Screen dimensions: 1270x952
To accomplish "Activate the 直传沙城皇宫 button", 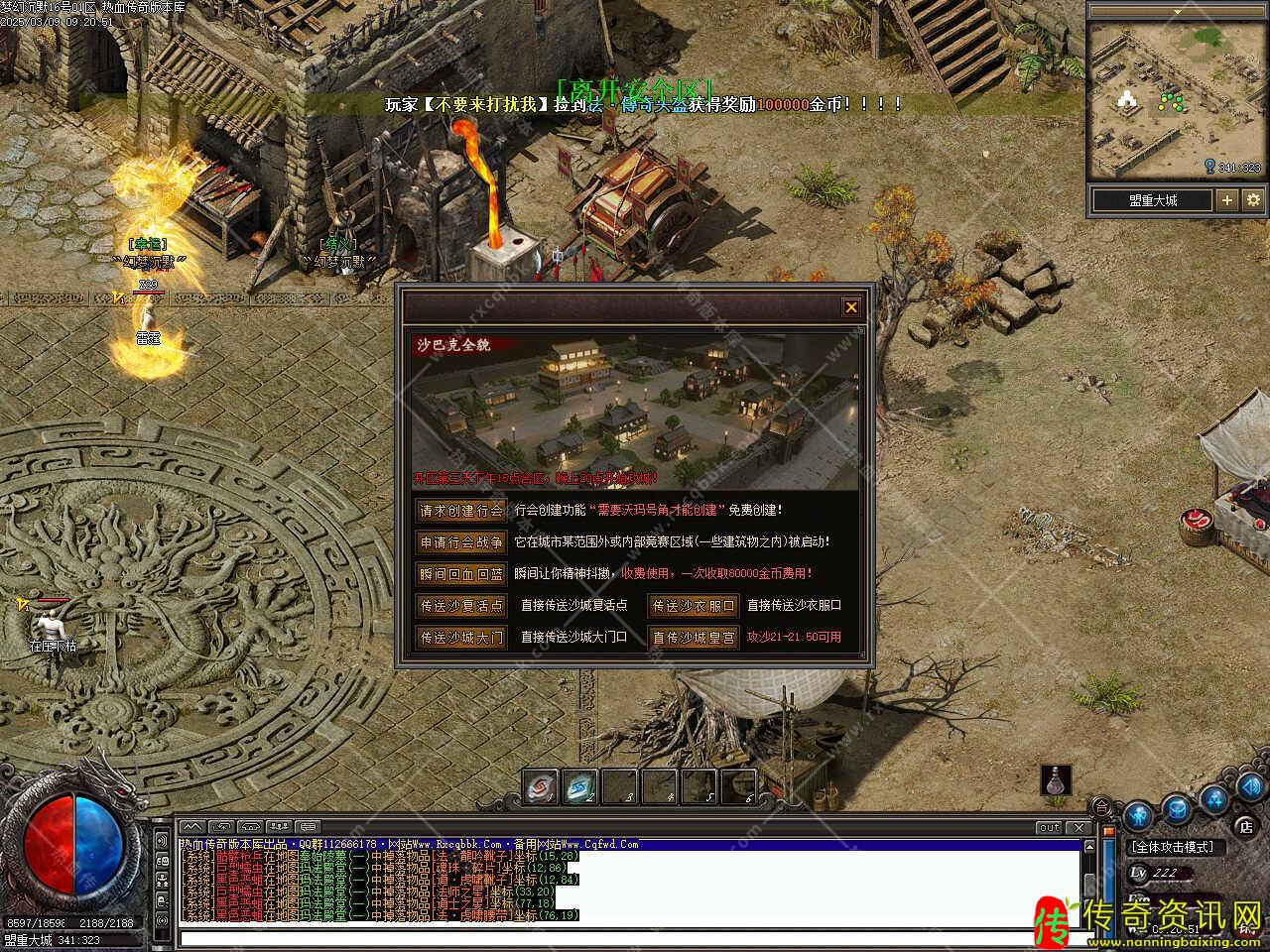I will 694,638.
